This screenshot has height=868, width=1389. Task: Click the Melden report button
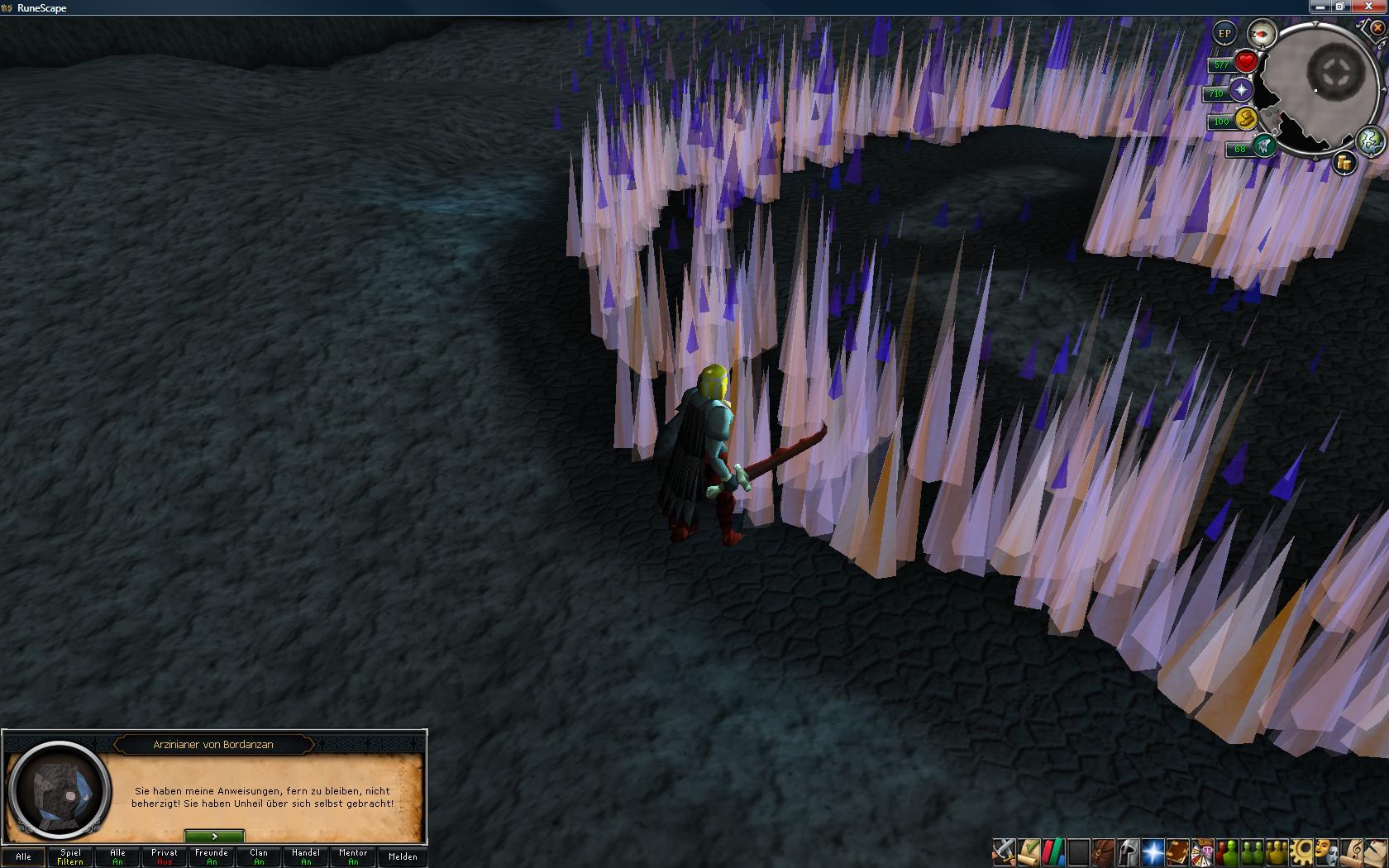click(403, 856)
